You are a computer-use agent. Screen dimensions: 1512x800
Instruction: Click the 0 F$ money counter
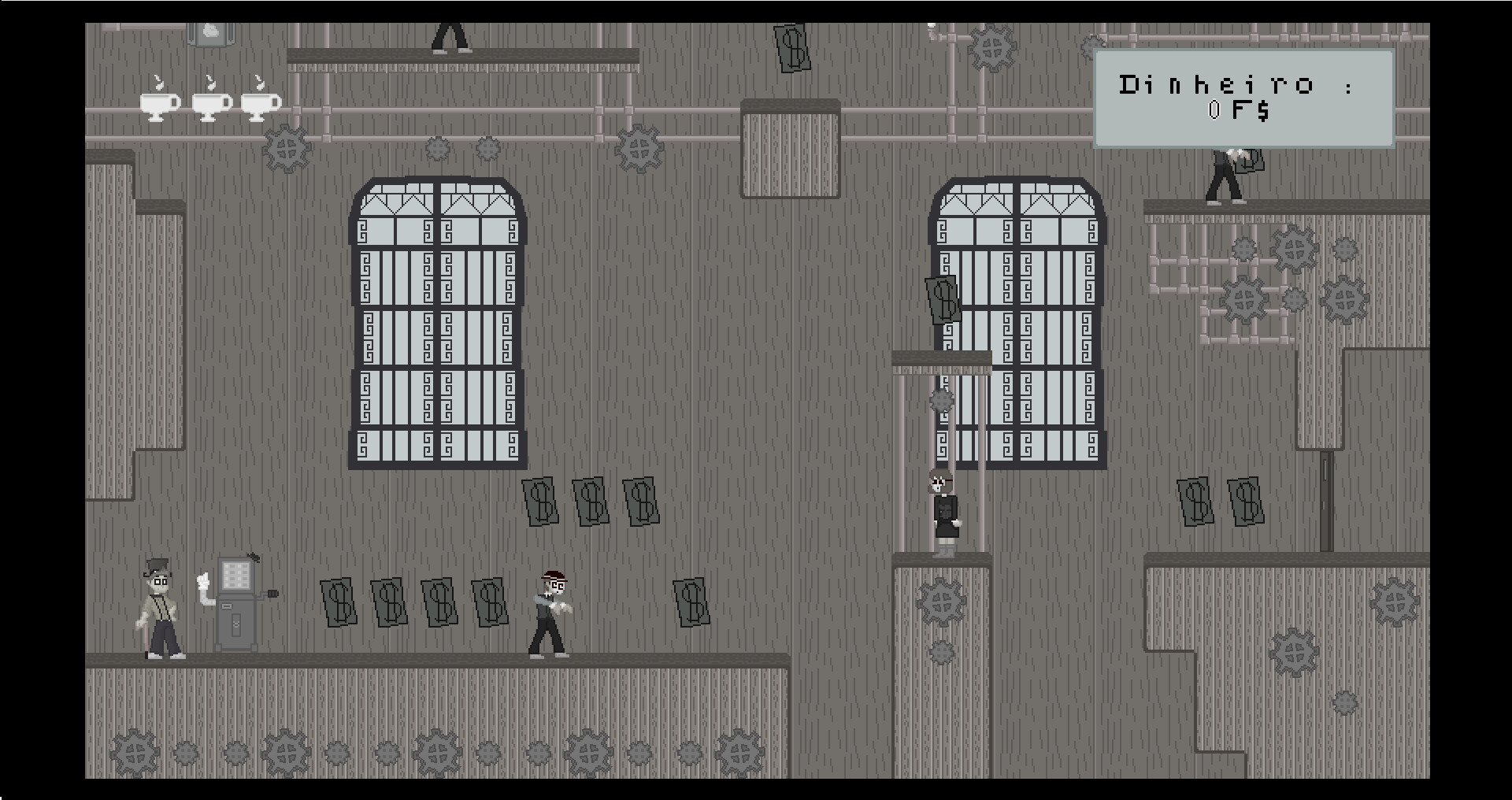[1236, 113]
